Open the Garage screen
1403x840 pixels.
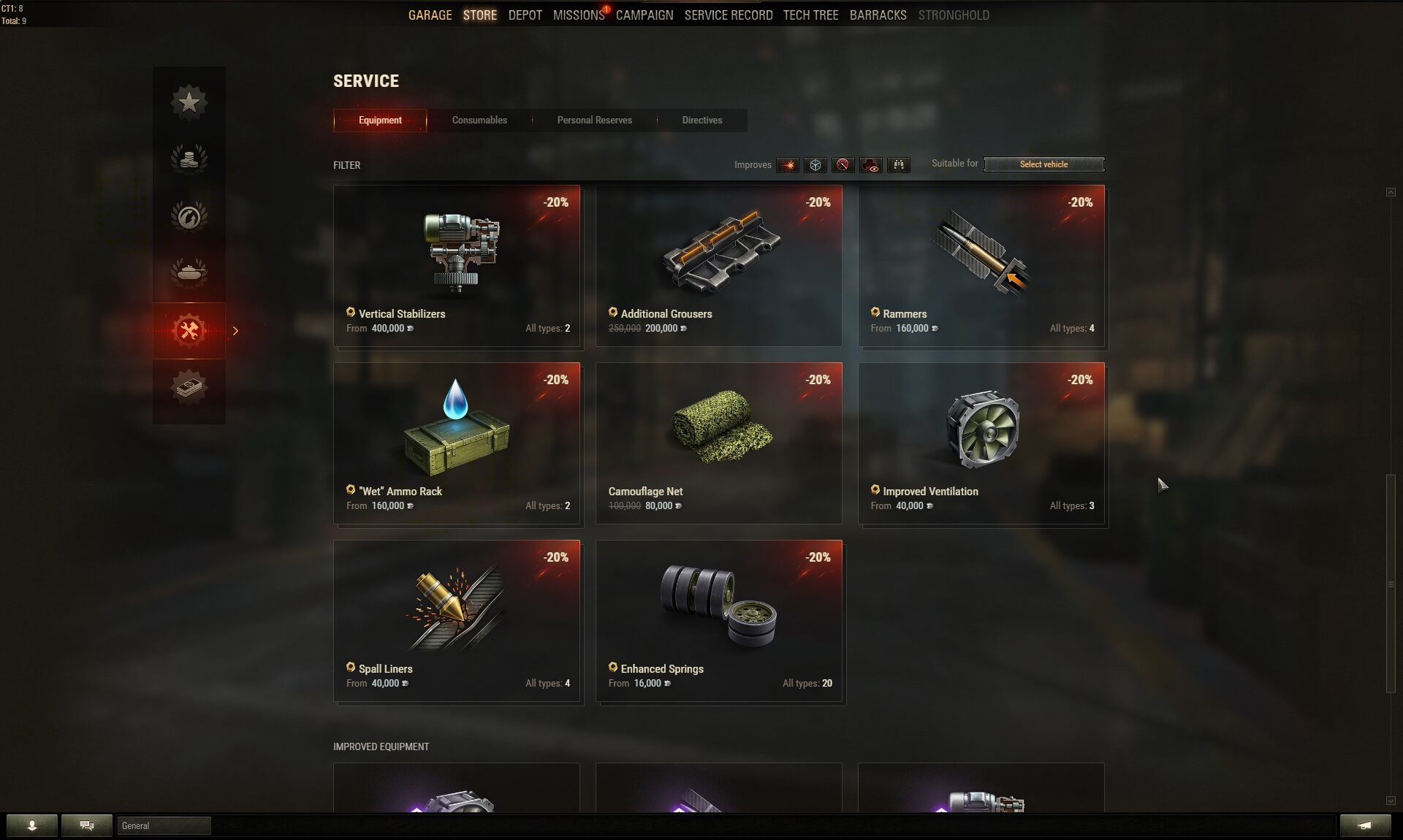point(430,15)
